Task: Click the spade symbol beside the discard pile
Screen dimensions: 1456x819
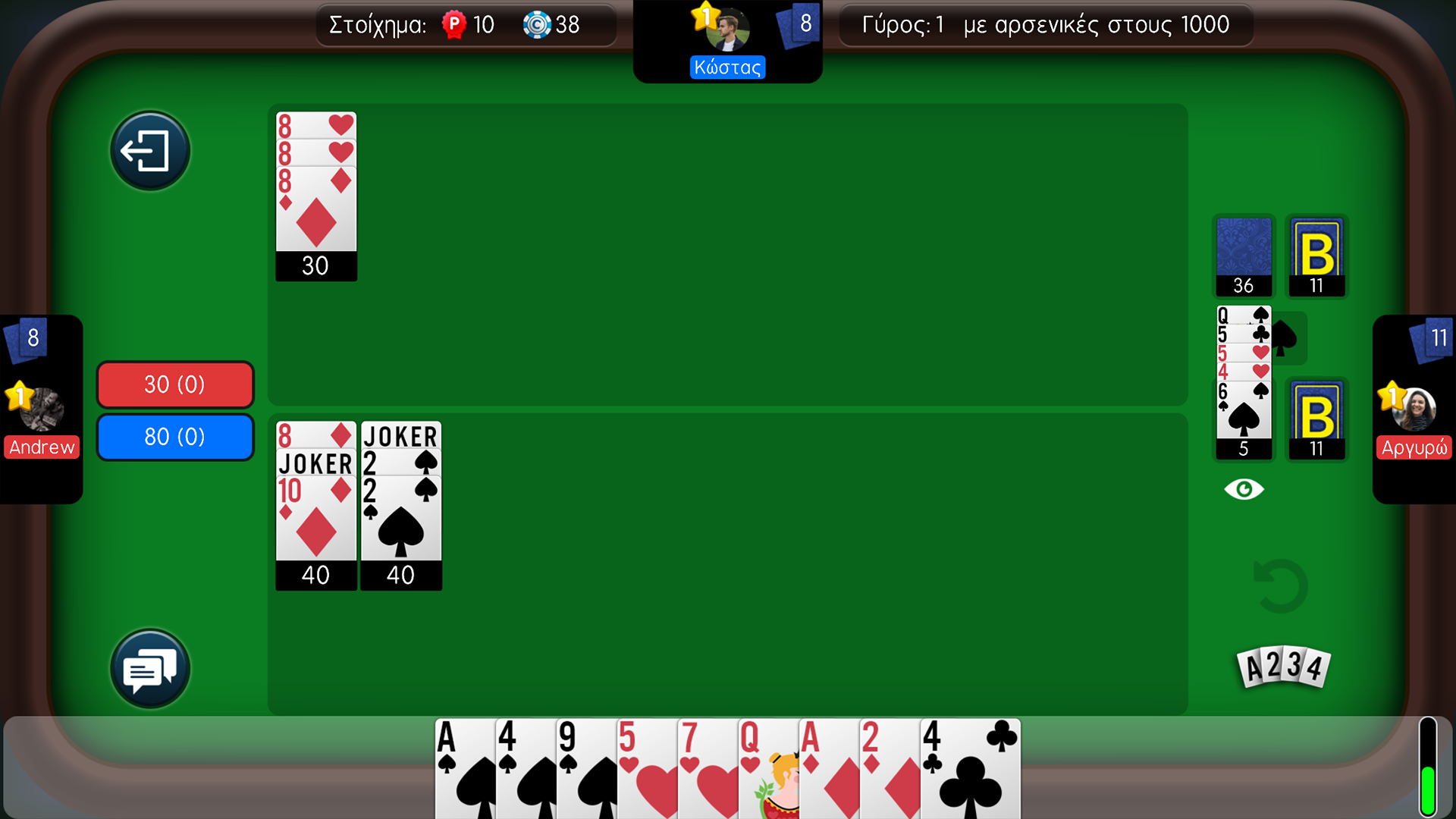Action: (1285, 338)
